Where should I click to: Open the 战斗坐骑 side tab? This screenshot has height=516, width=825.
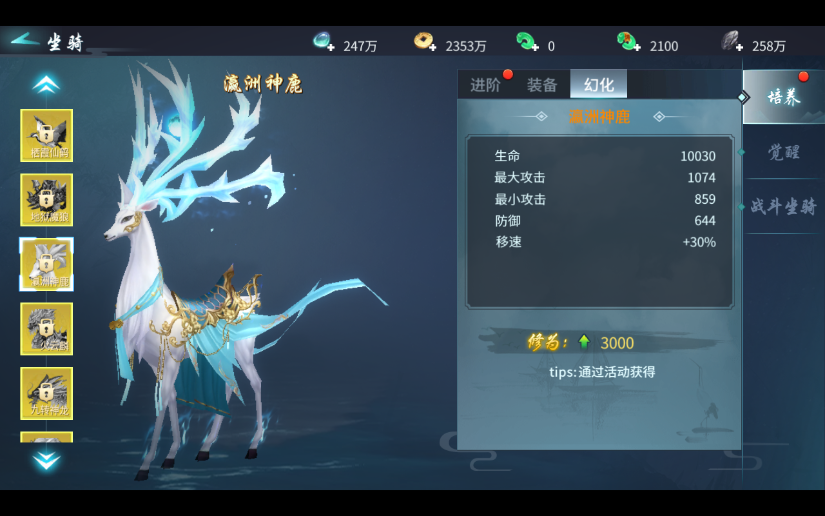pos(783,207)
